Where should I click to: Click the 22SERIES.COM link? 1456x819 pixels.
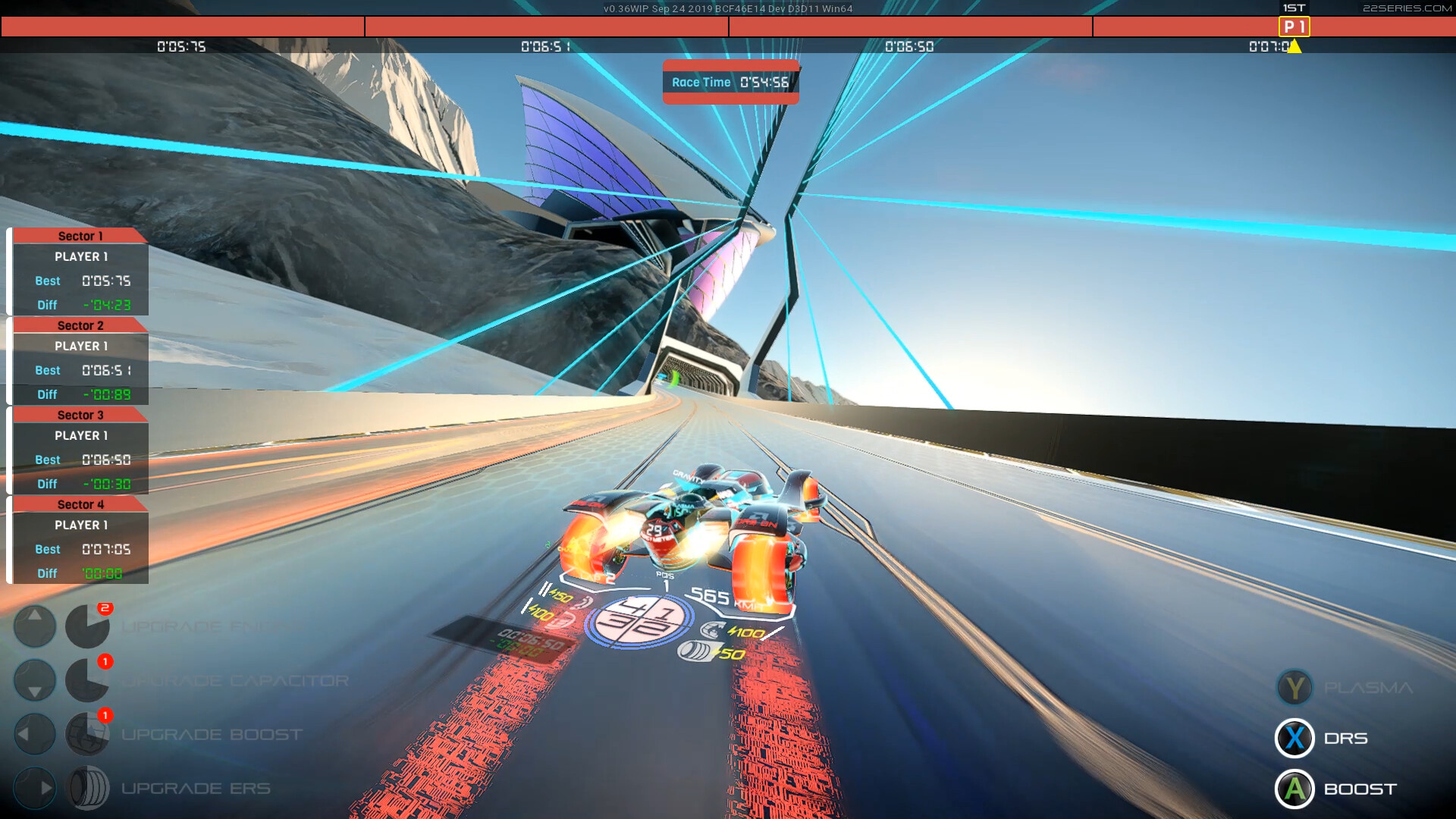tap(1408, 9)
